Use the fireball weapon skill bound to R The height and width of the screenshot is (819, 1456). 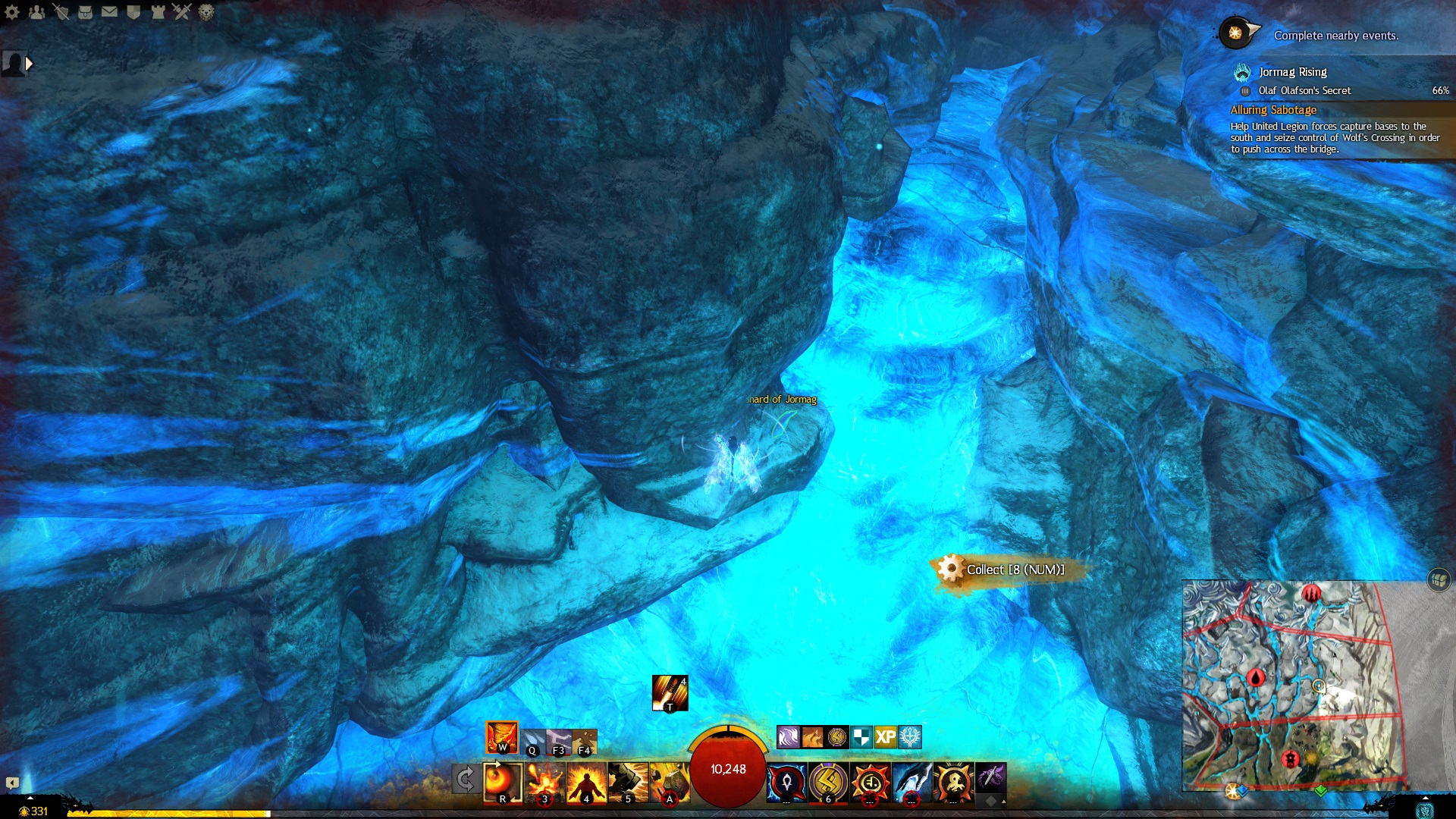(x=503, y=782)
